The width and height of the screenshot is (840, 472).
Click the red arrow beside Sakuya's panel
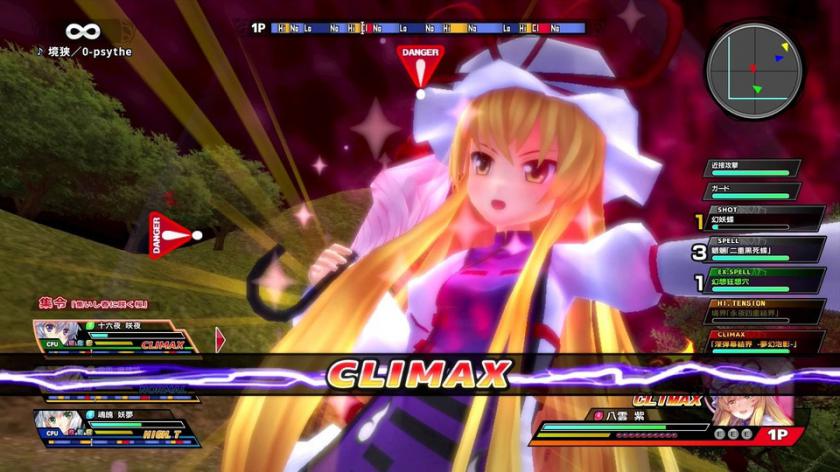[220, 340]
